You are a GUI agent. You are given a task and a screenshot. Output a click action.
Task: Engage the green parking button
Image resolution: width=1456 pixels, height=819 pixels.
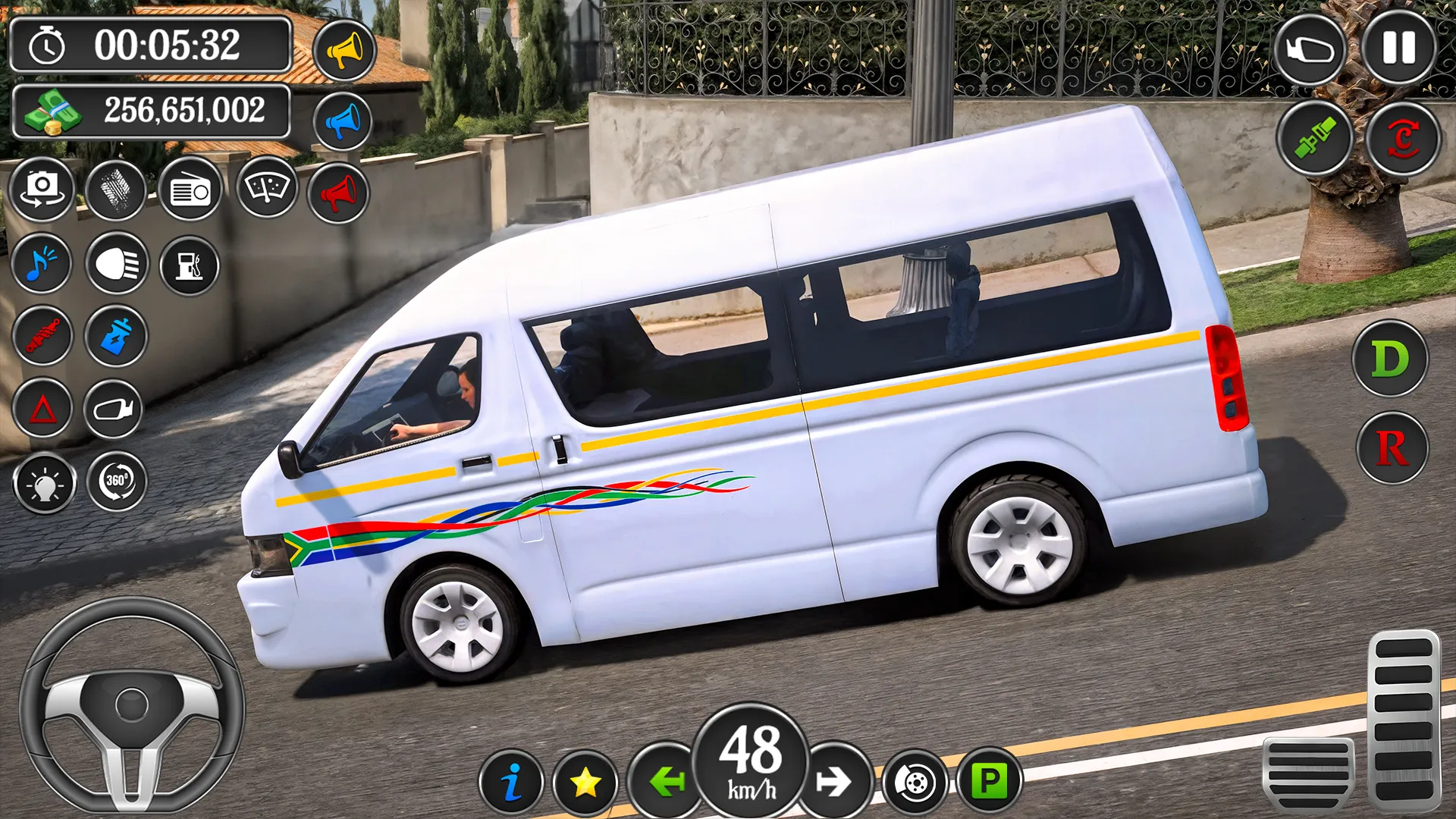pyautogui.click(x=990, y=780)
